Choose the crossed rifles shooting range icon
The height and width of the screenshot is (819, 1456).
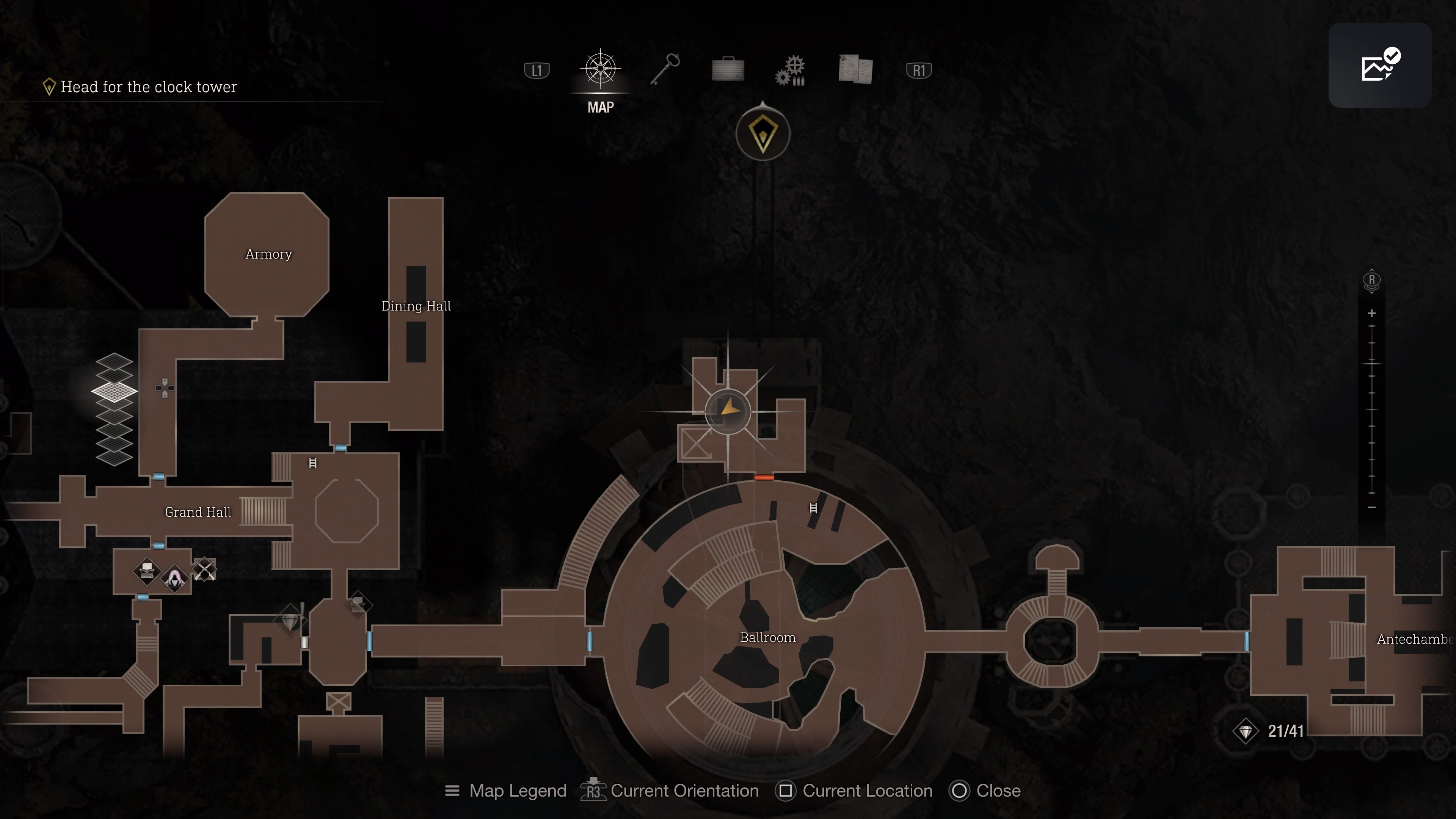tap(204, 570)
